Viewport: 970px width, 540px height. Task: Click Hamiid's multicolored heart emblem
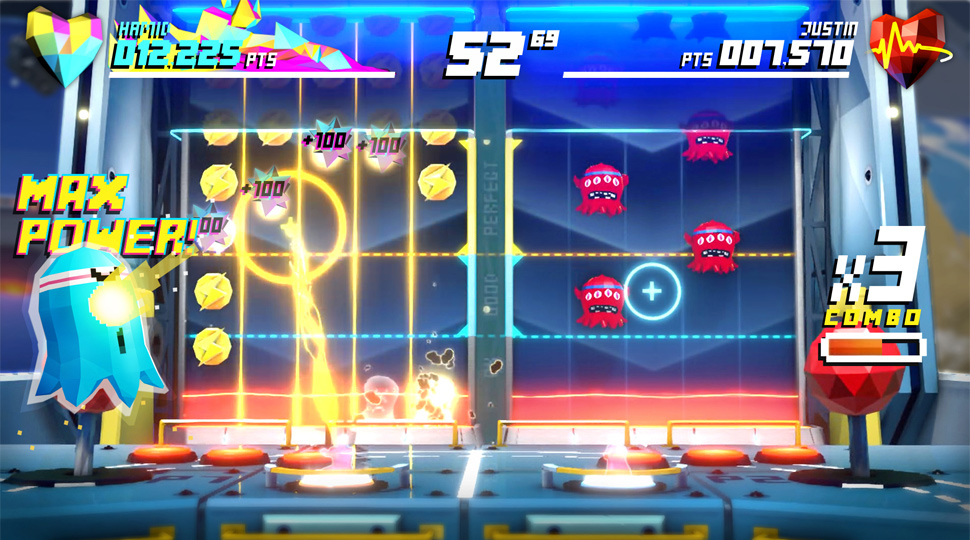[66, 46]
